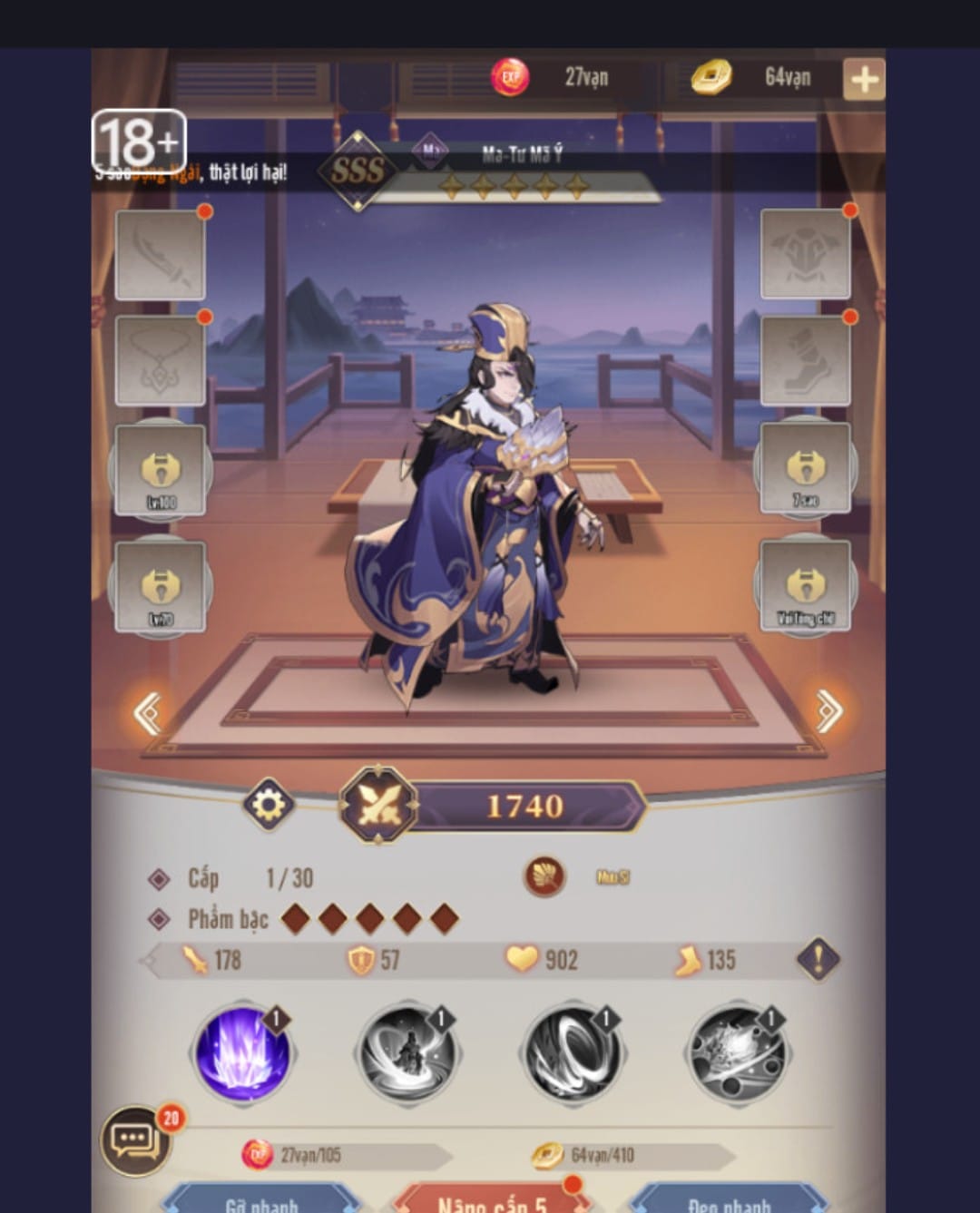Open the gear settings icon
The height and width of the screenshot is (1213, 980).
pos(269,804)
